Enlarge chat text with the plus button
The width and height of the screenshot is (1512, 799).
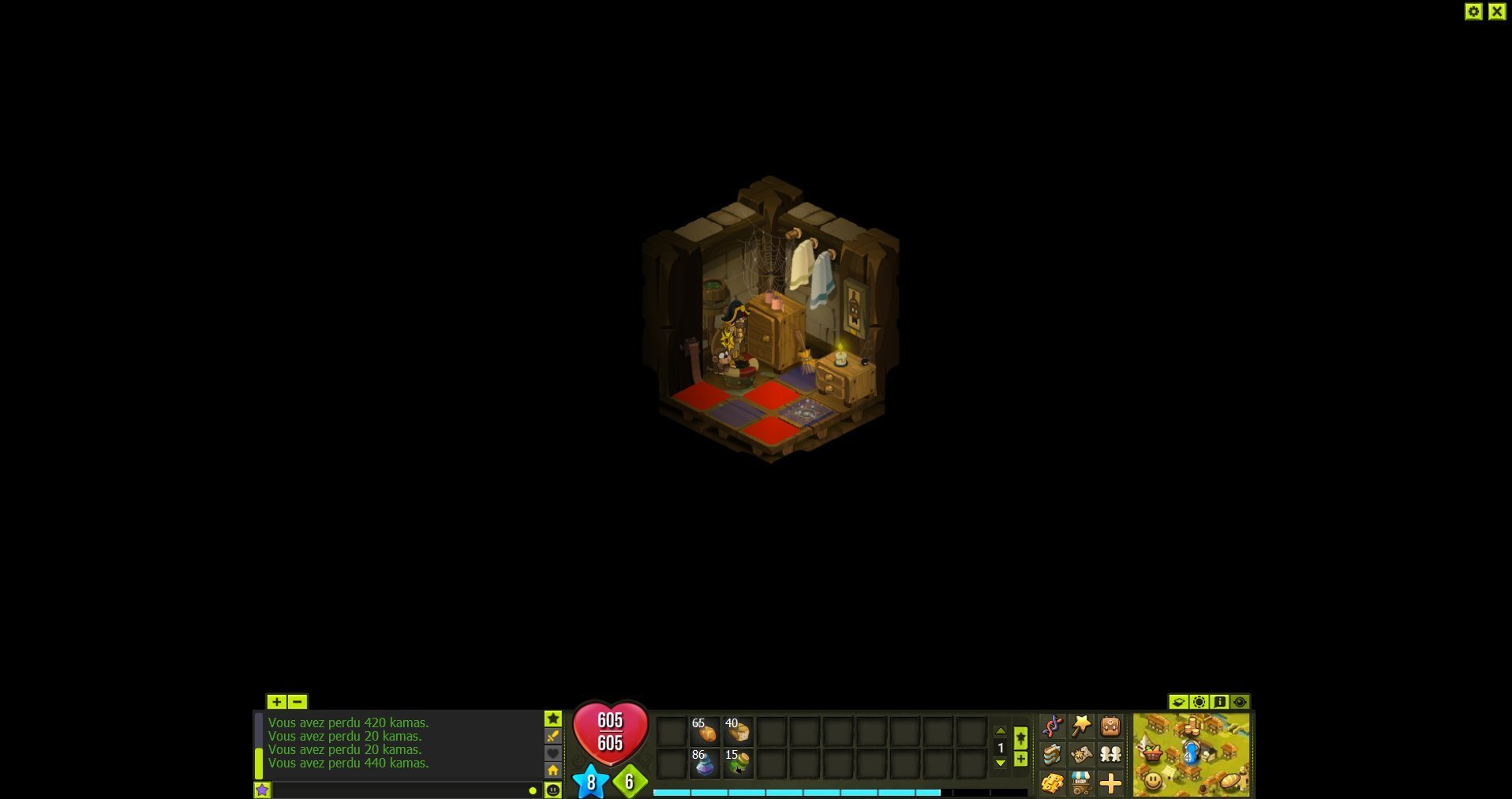pos(277,701)
